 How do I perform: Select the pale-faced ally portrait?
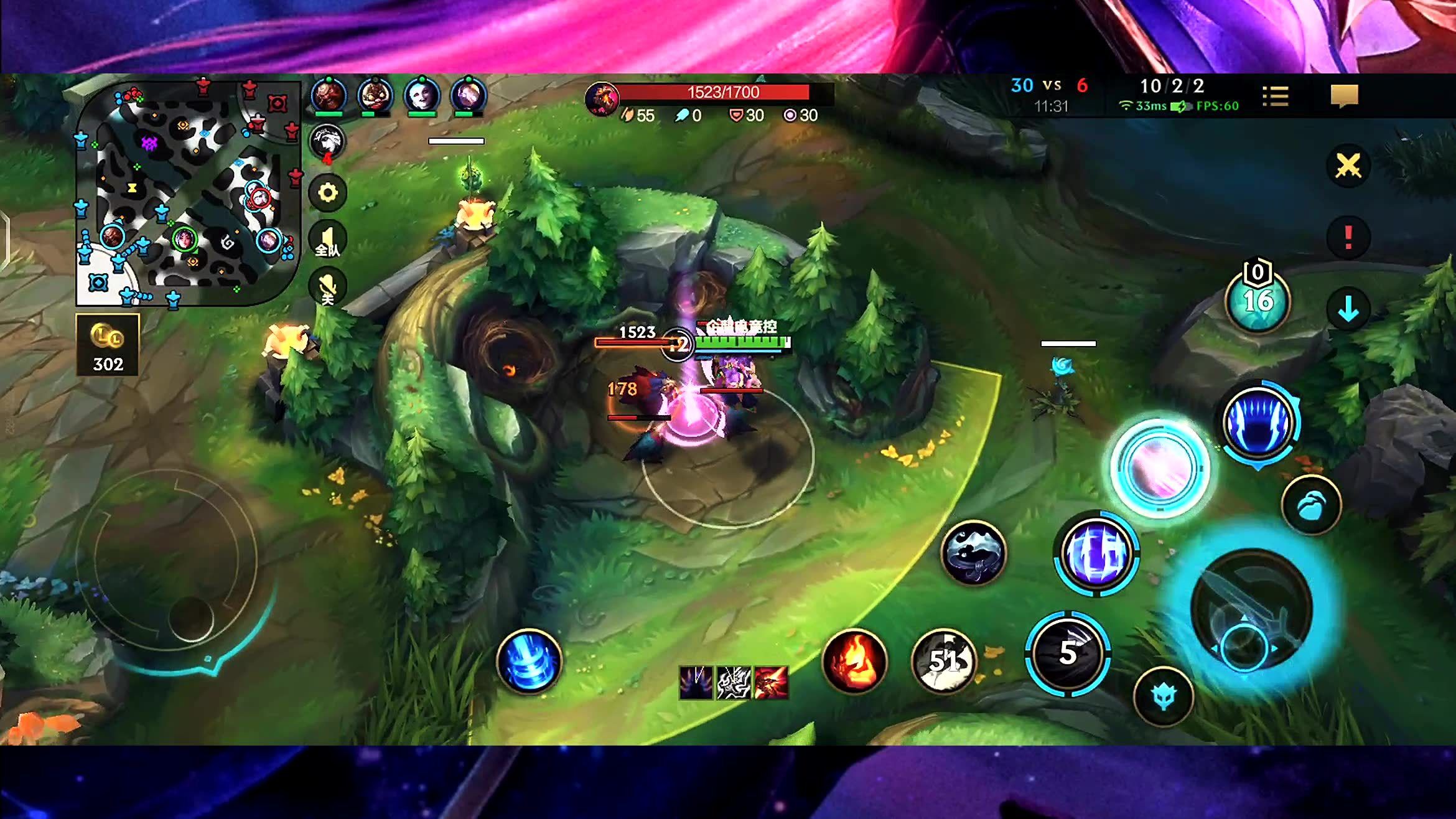pos(422,95)
